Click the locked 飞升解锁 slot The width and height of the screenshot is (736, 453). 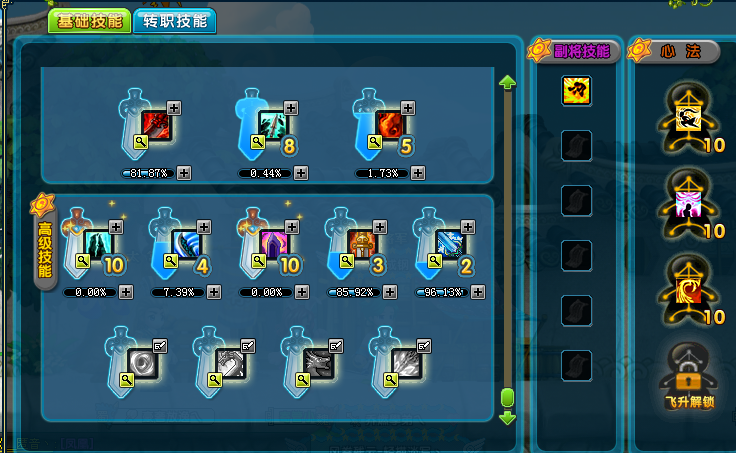coord(689,368)
